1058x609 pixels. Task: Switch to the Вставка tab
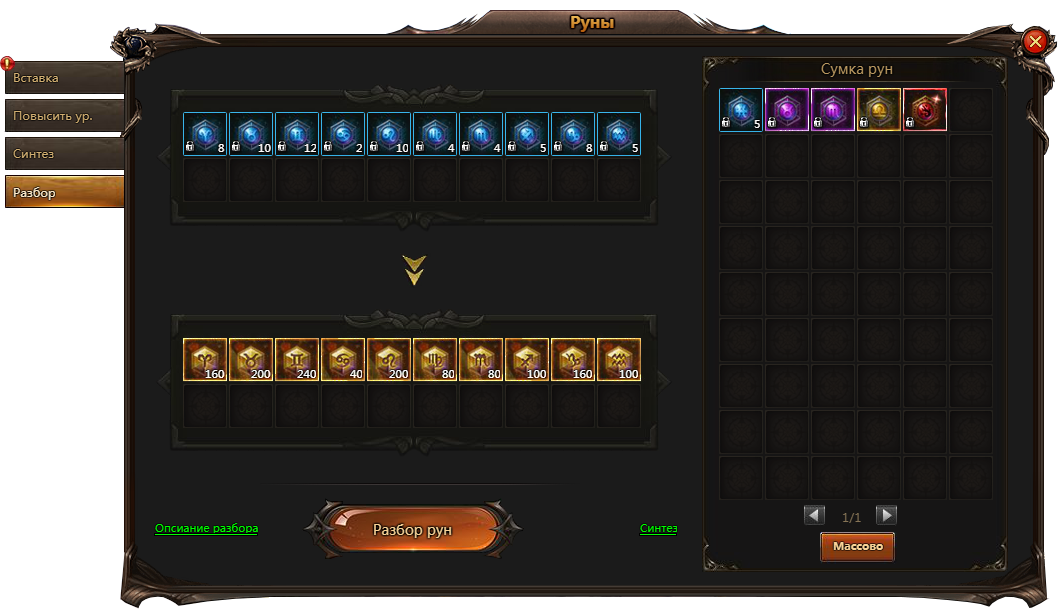(64, 78)
